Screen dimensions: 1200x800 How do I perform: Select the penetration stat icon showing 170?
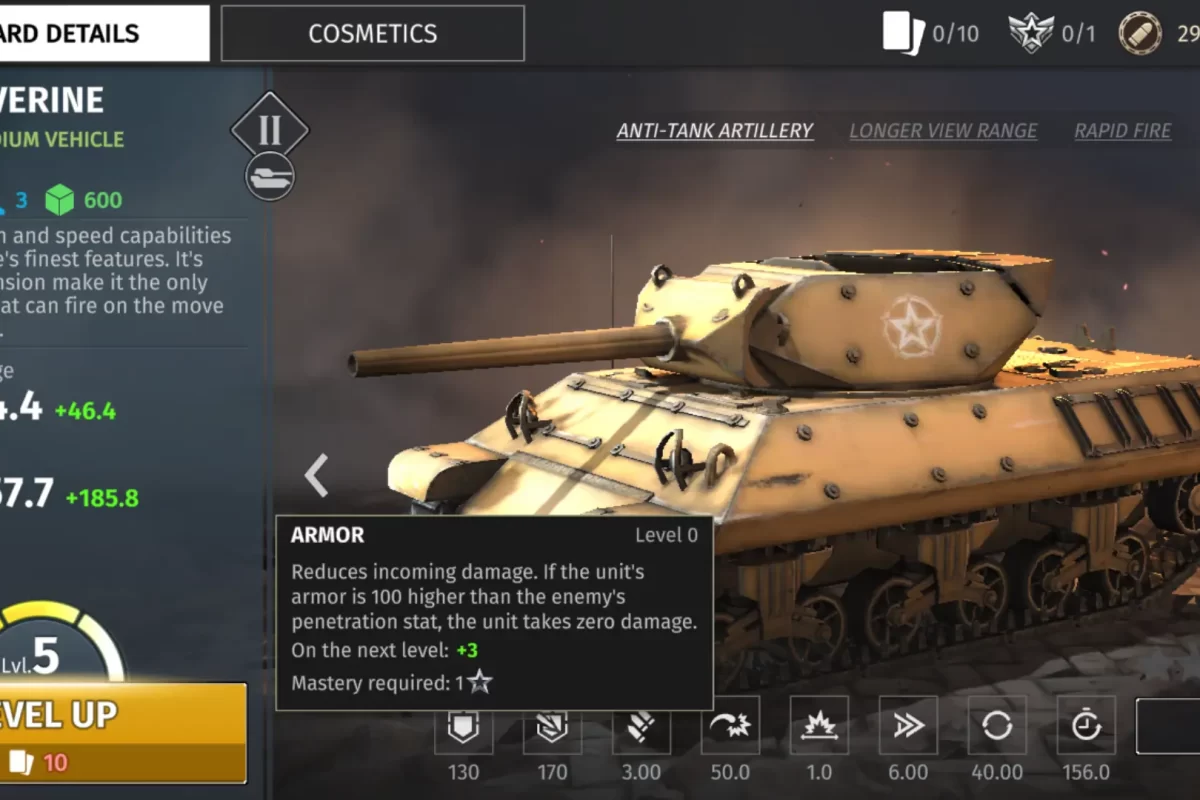pyautogui.click(x=552, y=726)
